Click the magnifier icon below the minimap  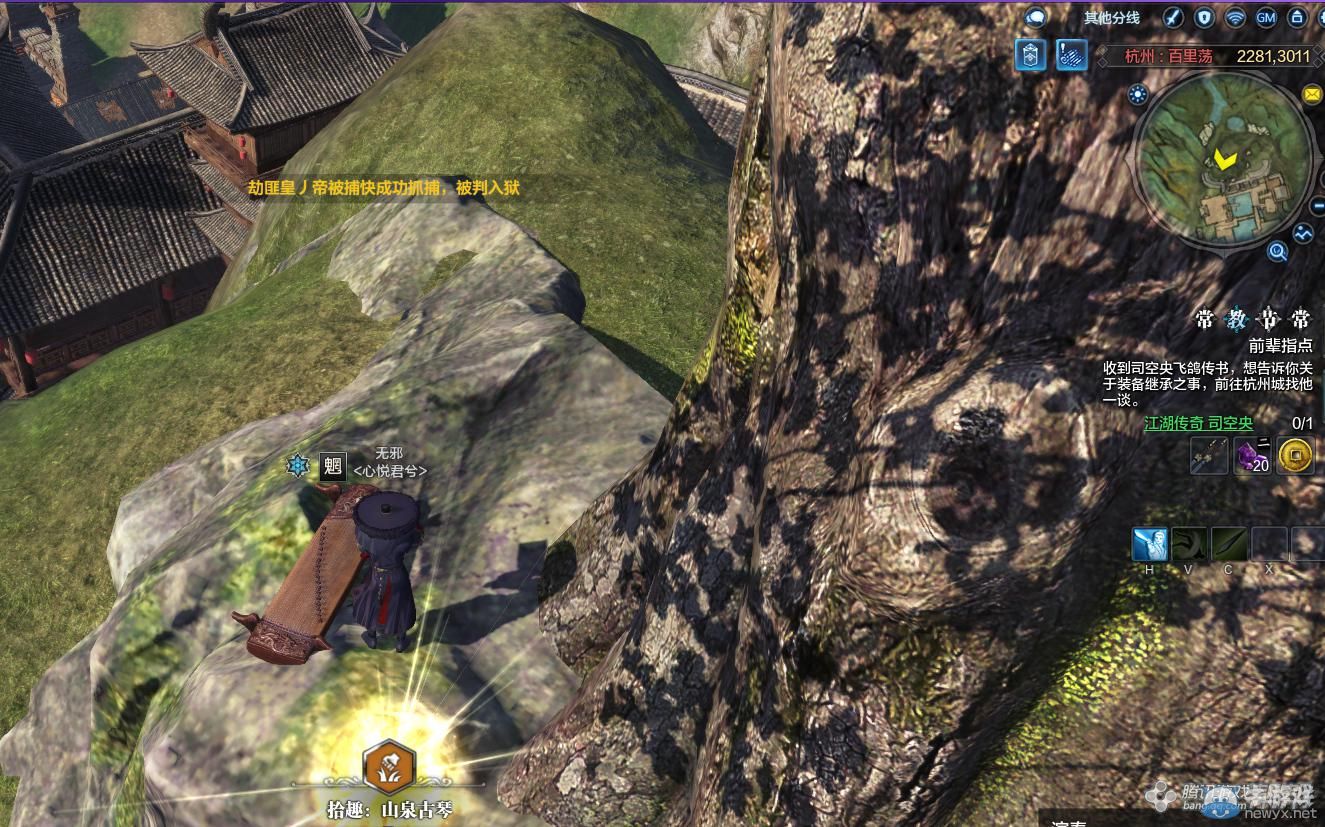coord(1277,252)
